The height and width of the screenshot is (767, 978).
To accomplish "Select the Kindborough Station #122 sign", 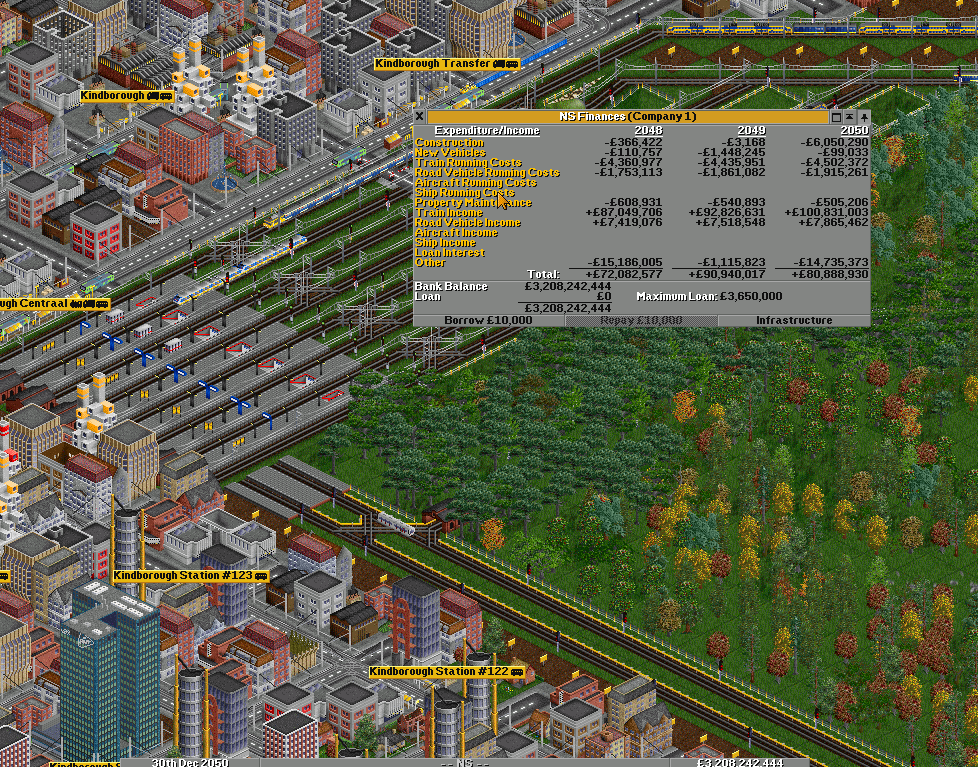I will pyautogui.click(x=446, y=672).
